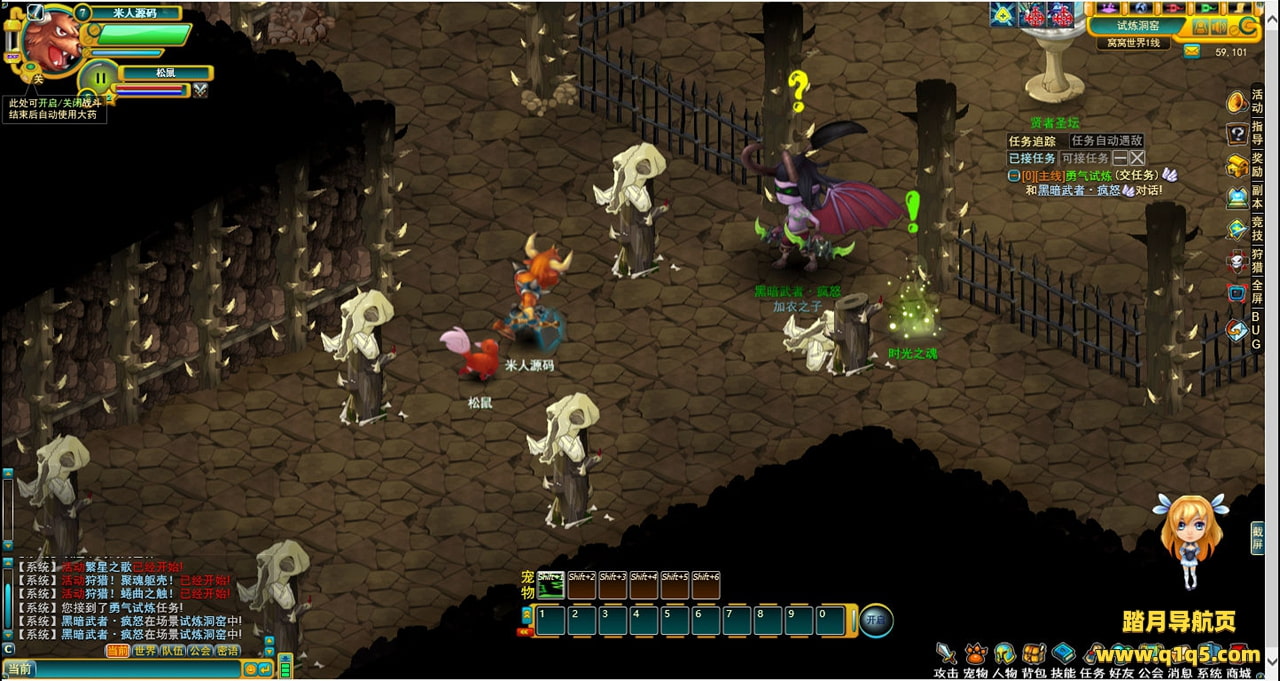
Task: Switch chat to the 队伍 tab
Action: [x=173, y=651]
